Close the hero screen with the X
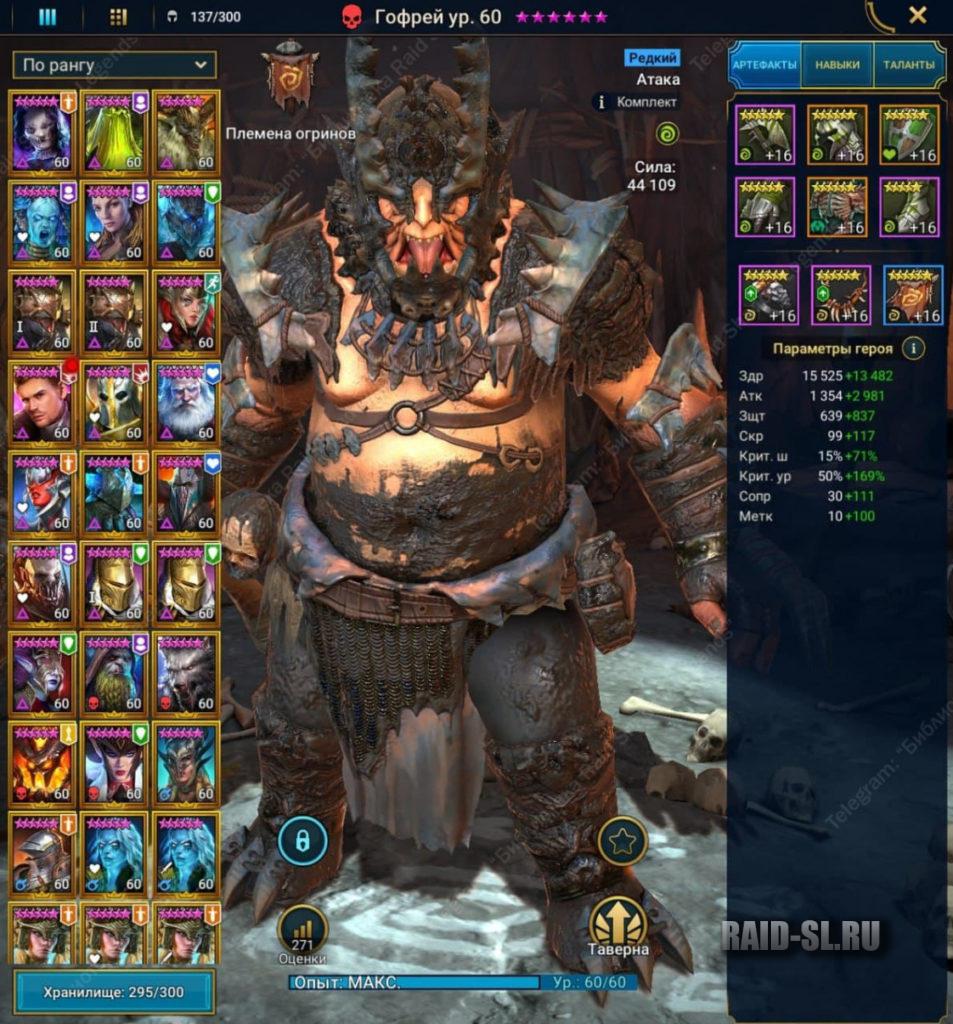Image resolution: width=953 pixels, height=1024 pixels. (x=917, y=15)
